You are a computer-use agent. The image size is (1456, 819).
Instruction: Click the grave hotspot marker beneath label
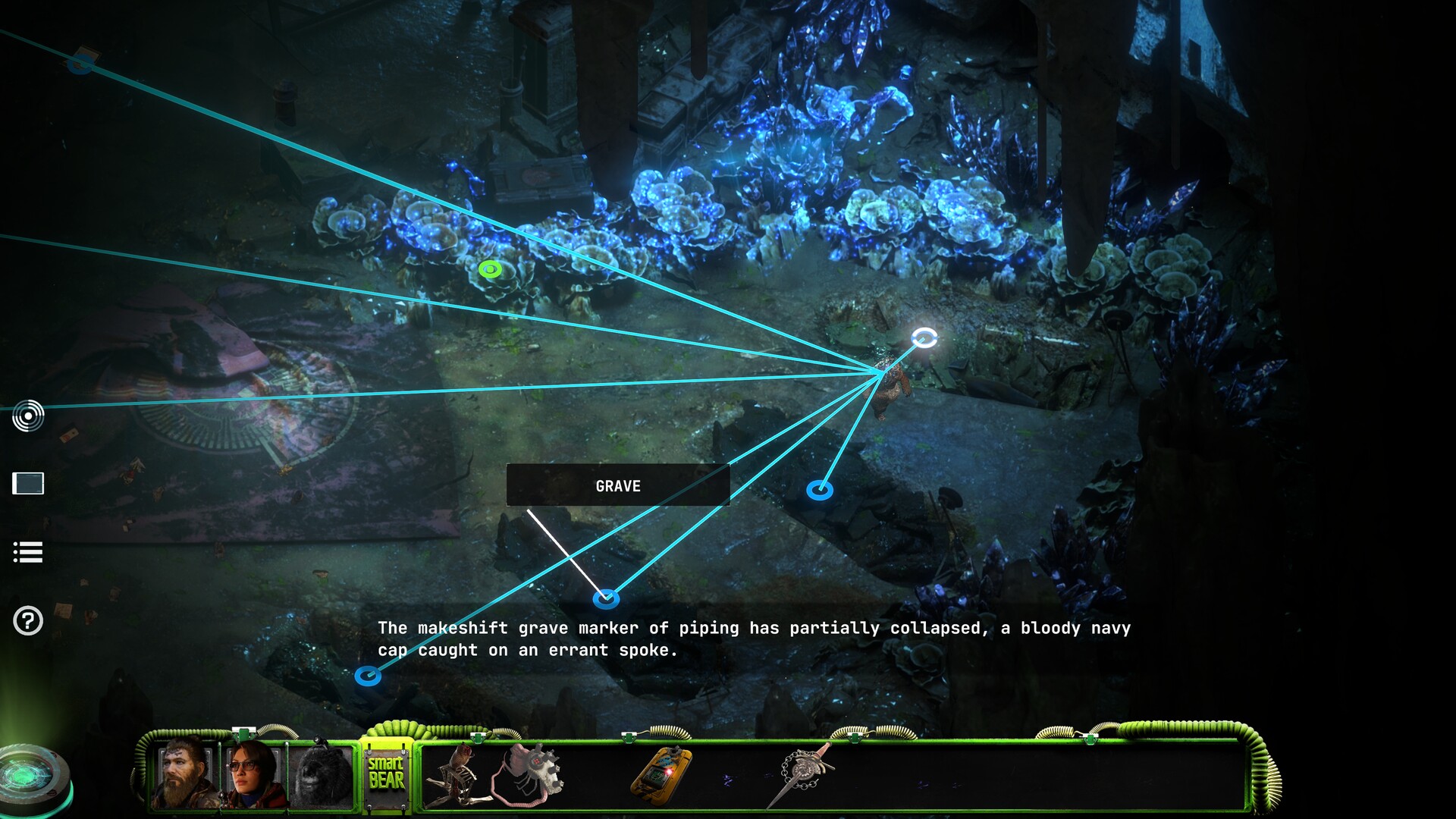pos(605,599)
